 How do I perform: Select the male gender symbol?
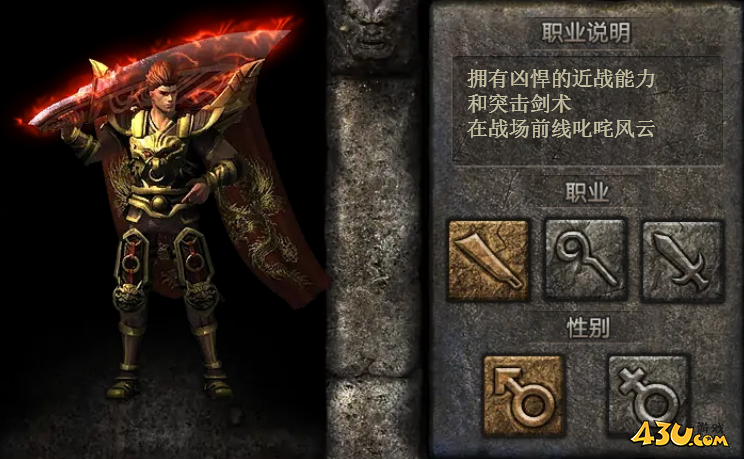524,394
